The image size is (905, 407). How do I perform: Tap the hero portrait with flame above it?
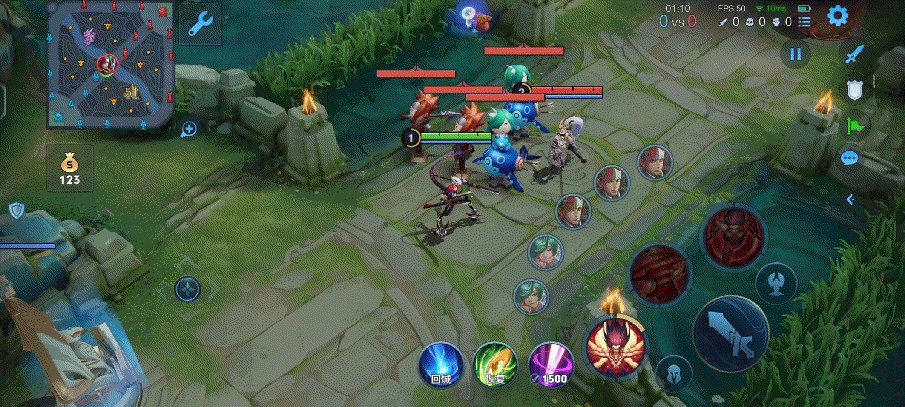coord(615,344)
